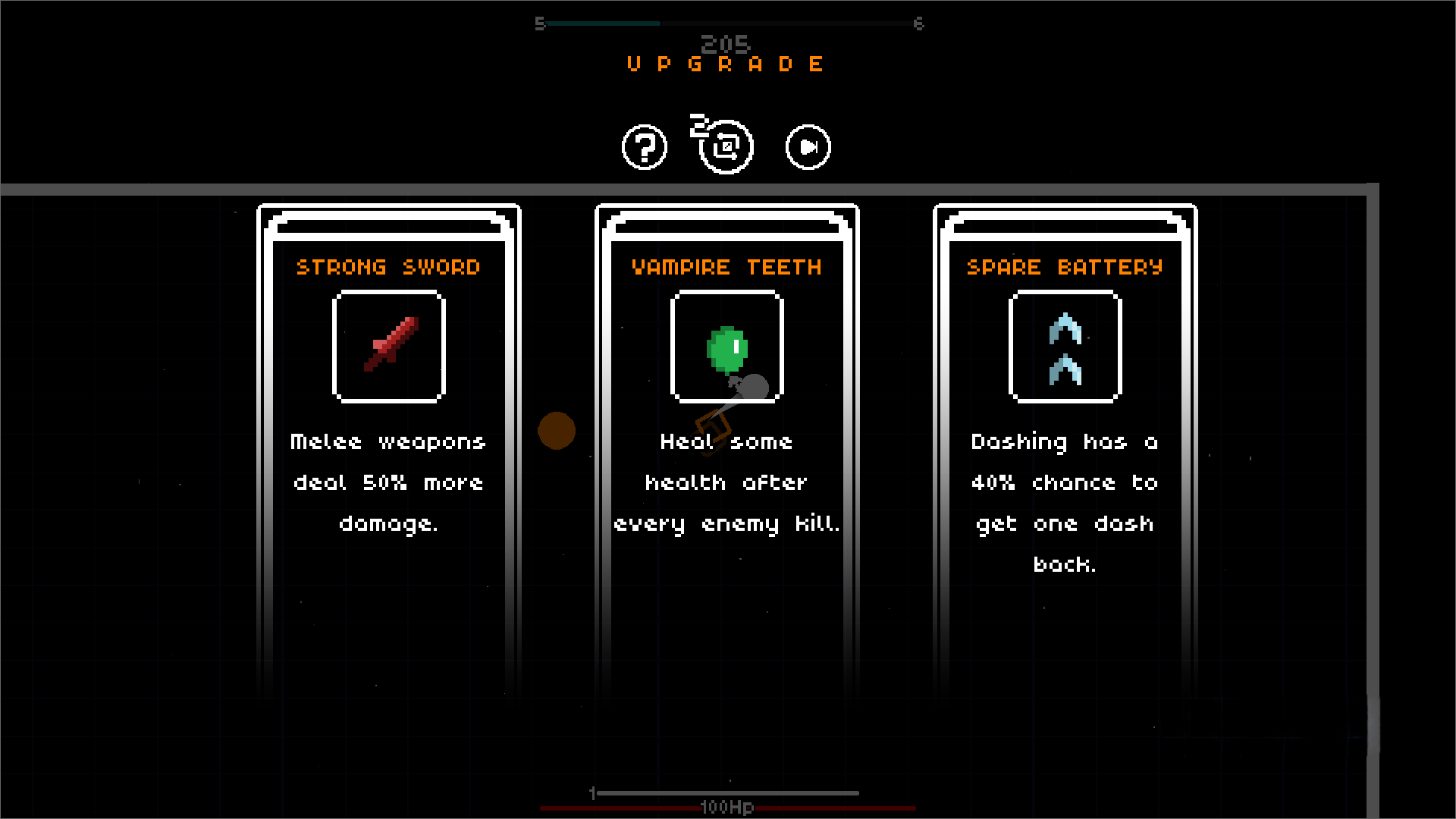The image size is (1456, 819).
Task: Click the SPARE BATTERY title text
Action: pos(1064,266)
